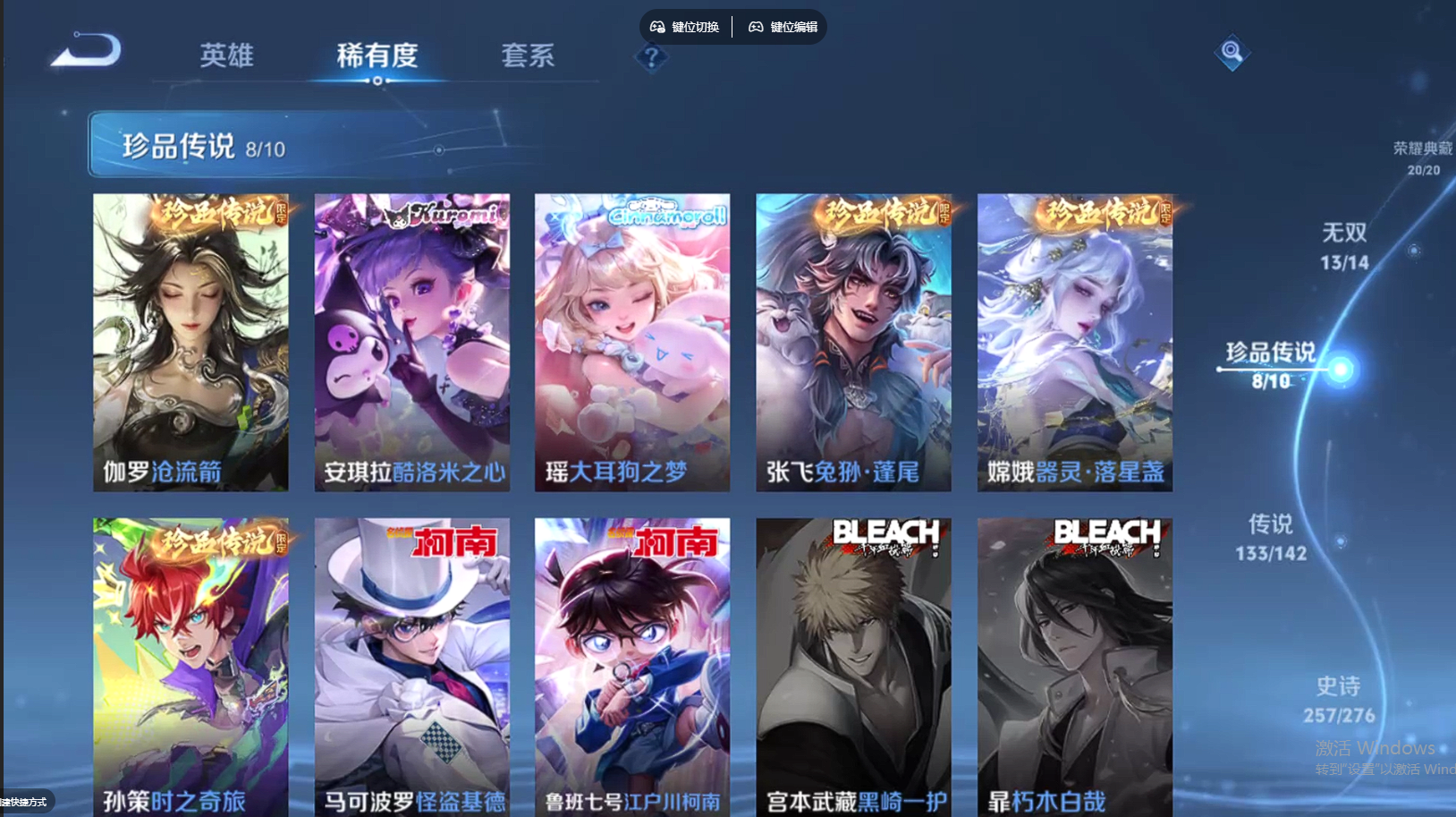Open the 伽罗沧流箭 skin card
Screen dimensions: 1456x817
click(x=190, y=342)
